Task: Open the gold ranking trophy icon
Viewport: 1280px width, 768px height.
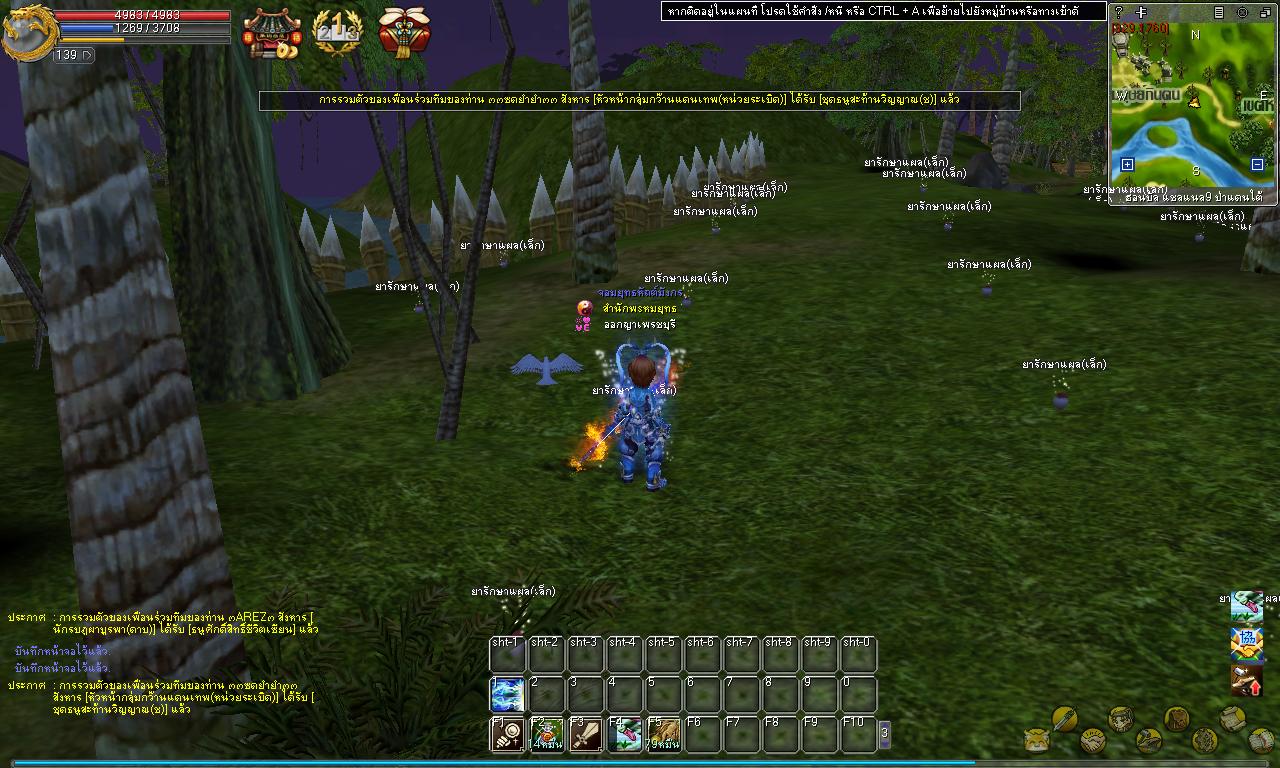Action: point(337,32)
